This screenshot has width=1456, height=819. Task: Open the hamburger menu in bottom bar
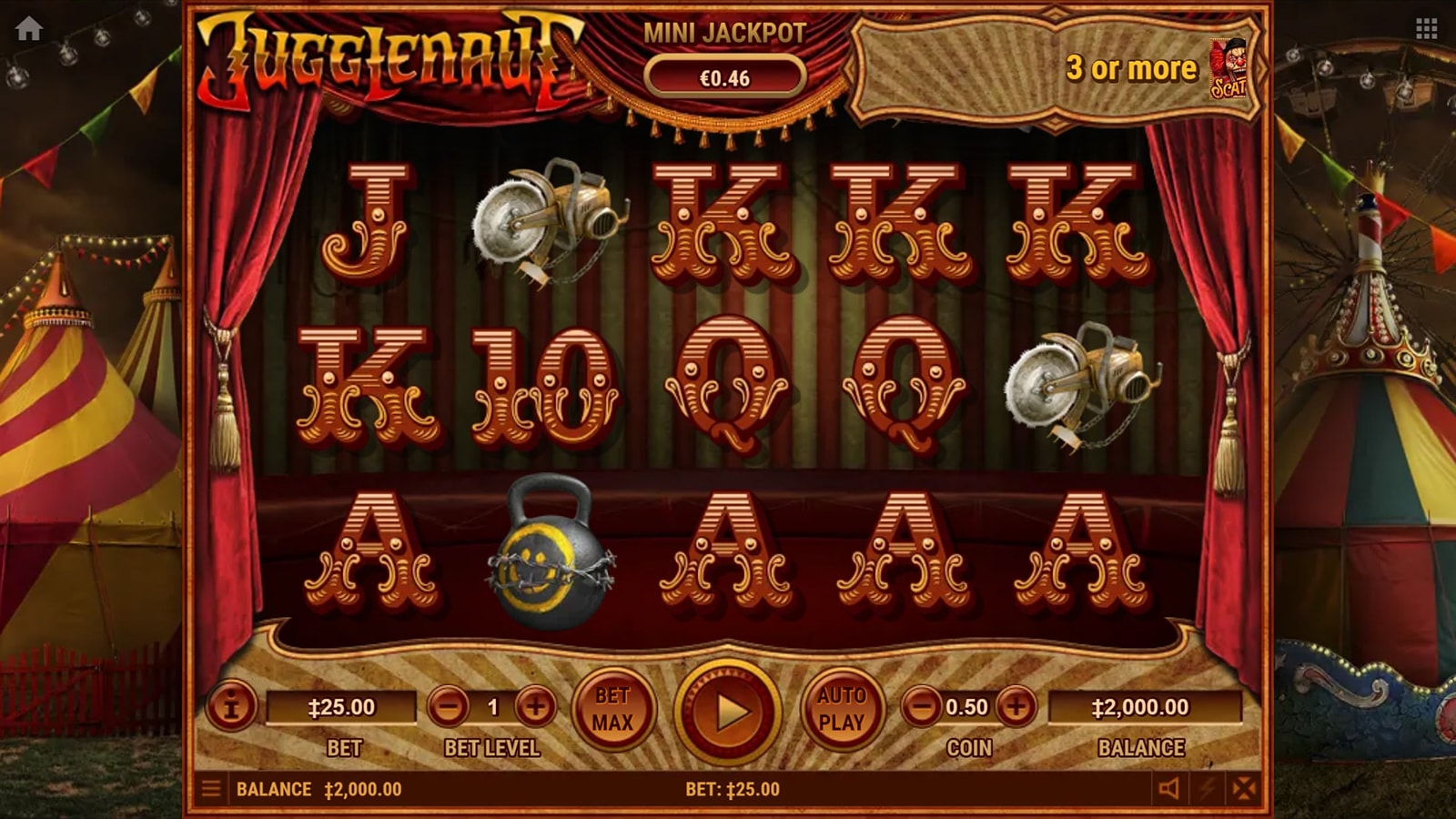point(211,788)
